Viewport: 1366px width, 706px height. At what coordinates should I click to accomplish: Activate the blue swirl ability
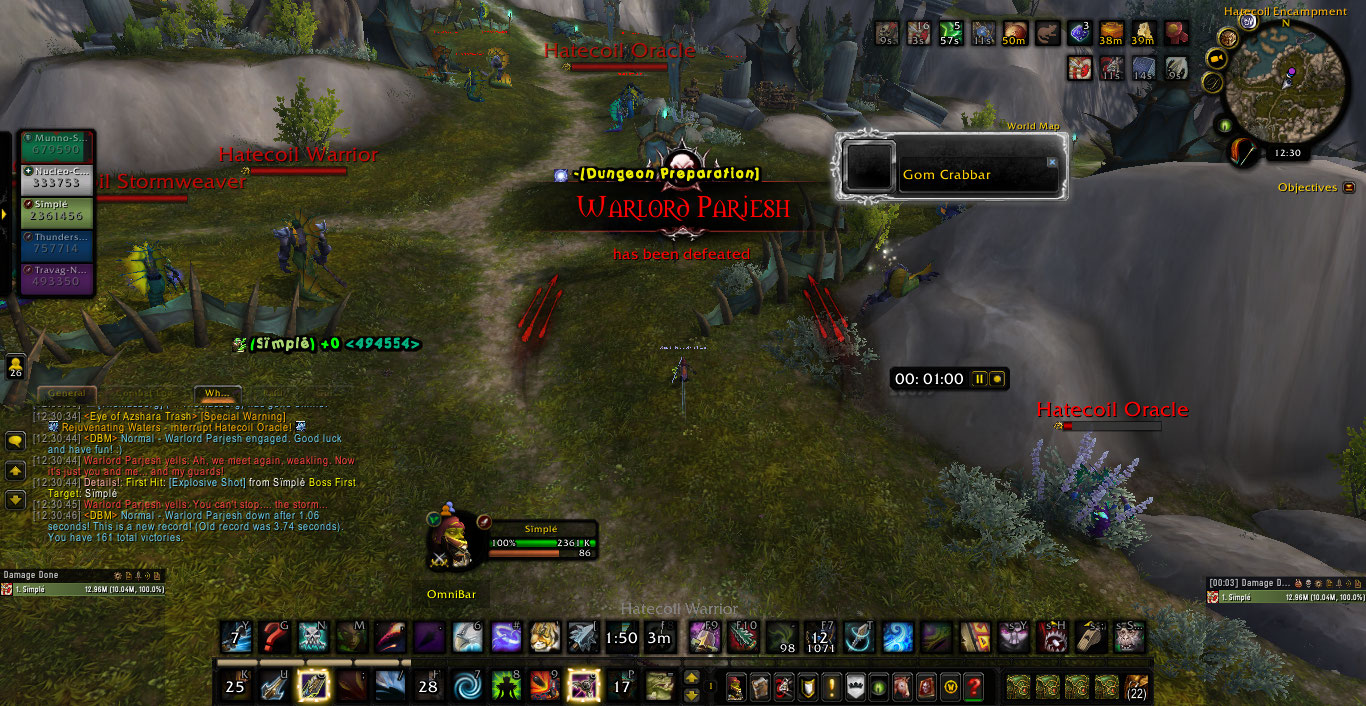coord(465,687)
